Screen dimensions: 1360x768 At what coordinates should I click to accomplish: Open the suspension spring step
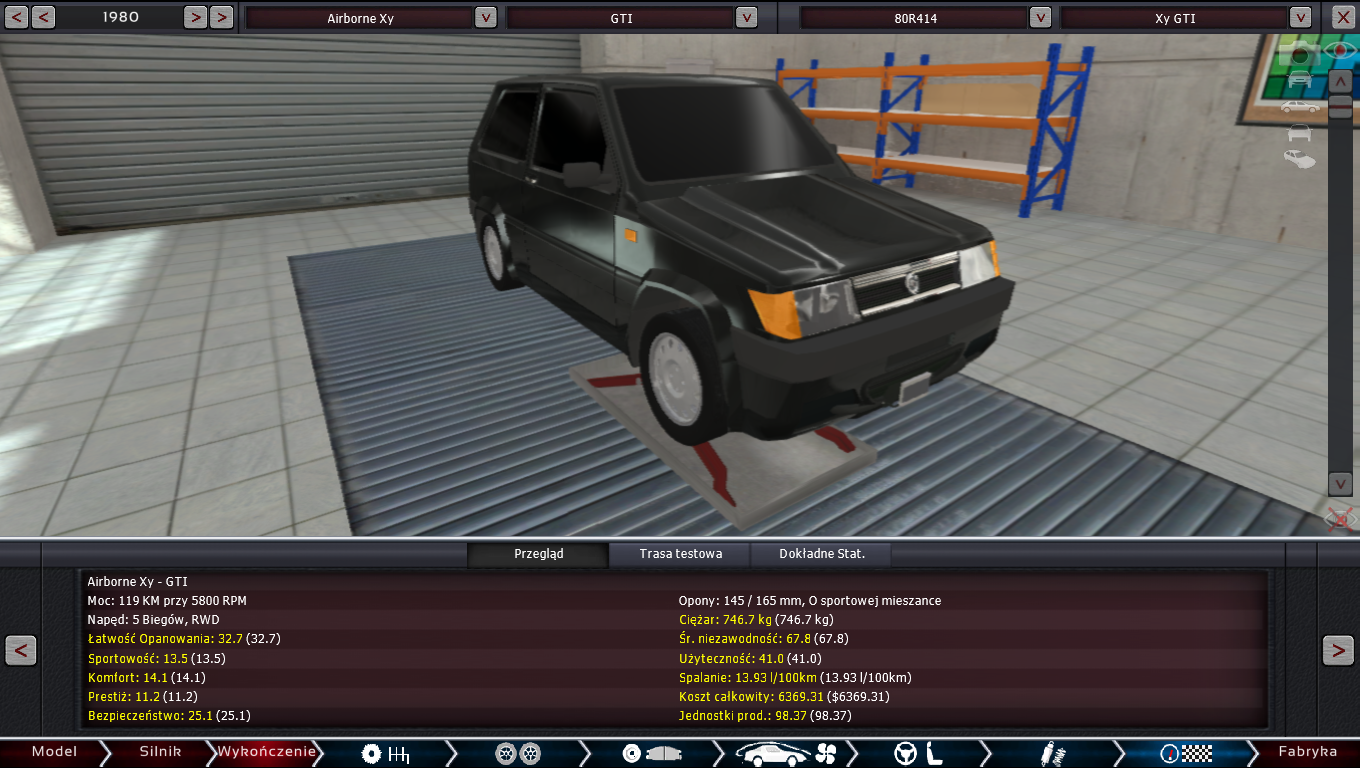[x=1050, y=753]
